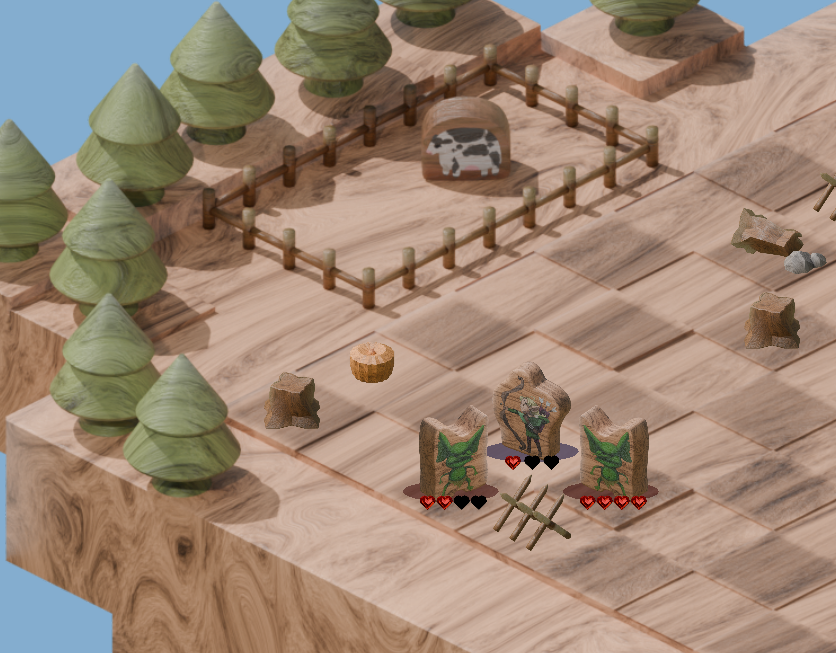Select the archer unit token

531,414
